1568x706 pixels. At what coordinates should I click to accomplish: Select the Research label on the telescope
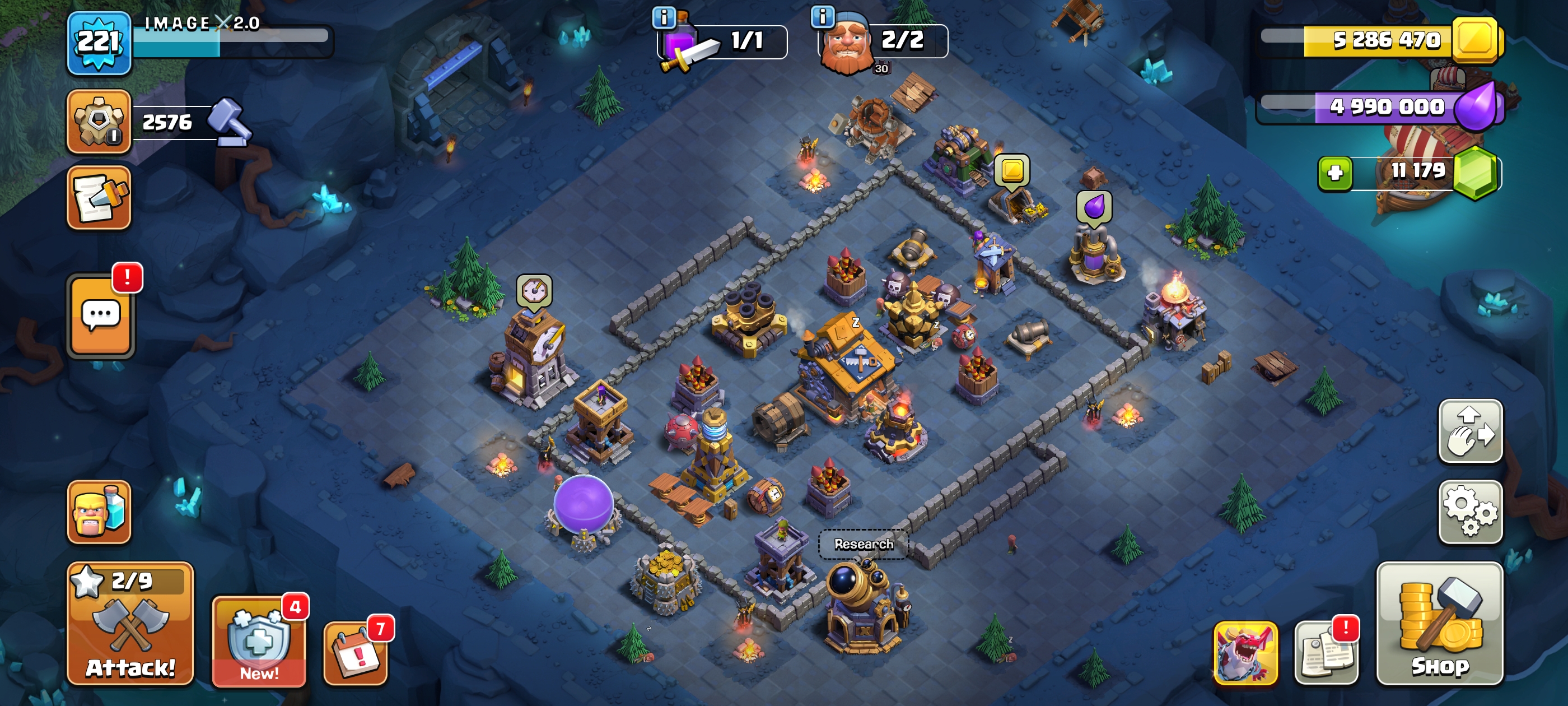(863, 544)
